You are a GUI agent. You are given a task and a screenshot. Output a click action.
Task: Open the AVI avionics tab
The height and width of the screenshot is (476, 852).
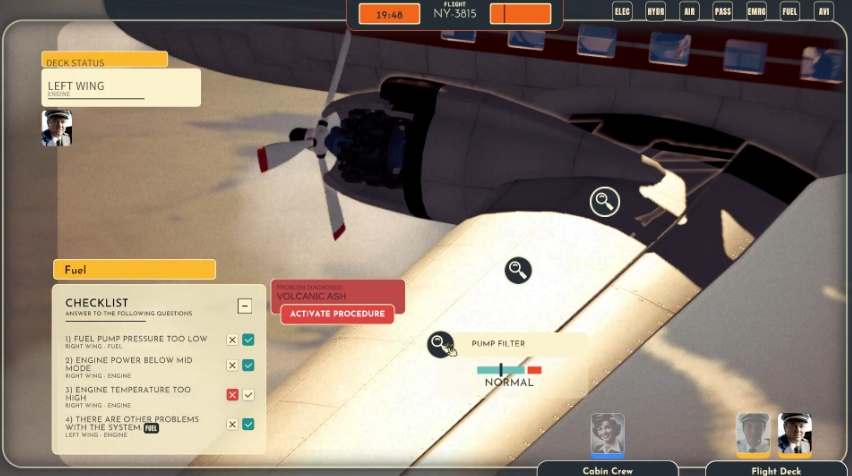pyautogui.click(x=823, y=12)
